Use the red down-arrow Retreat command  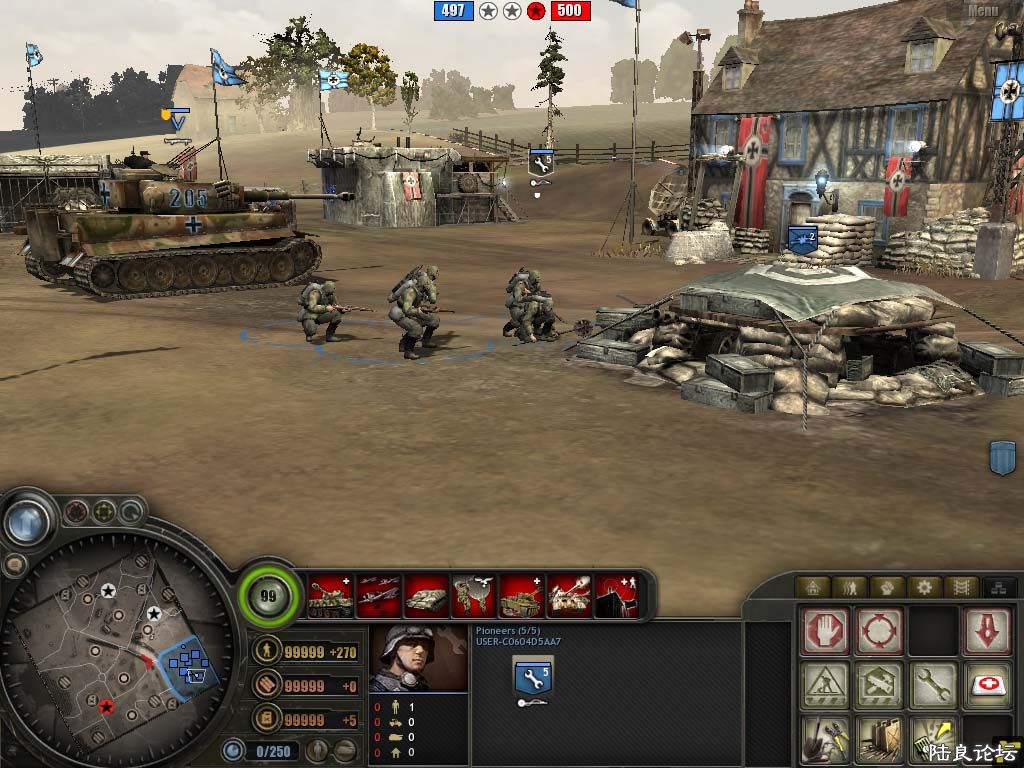(986, 631)
